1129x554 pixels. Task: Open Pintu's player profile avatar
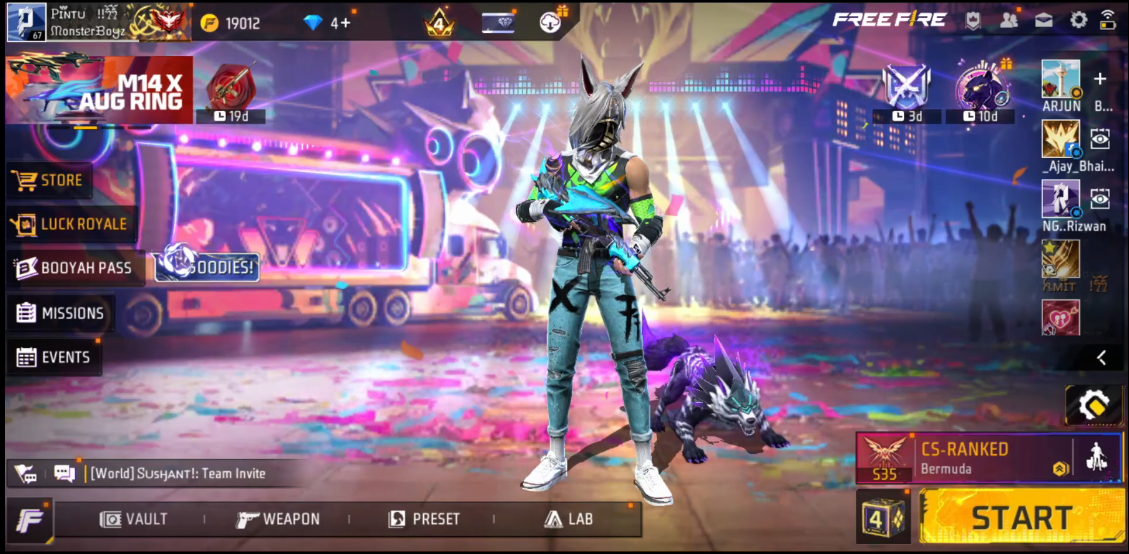click(x=26, y=21)
